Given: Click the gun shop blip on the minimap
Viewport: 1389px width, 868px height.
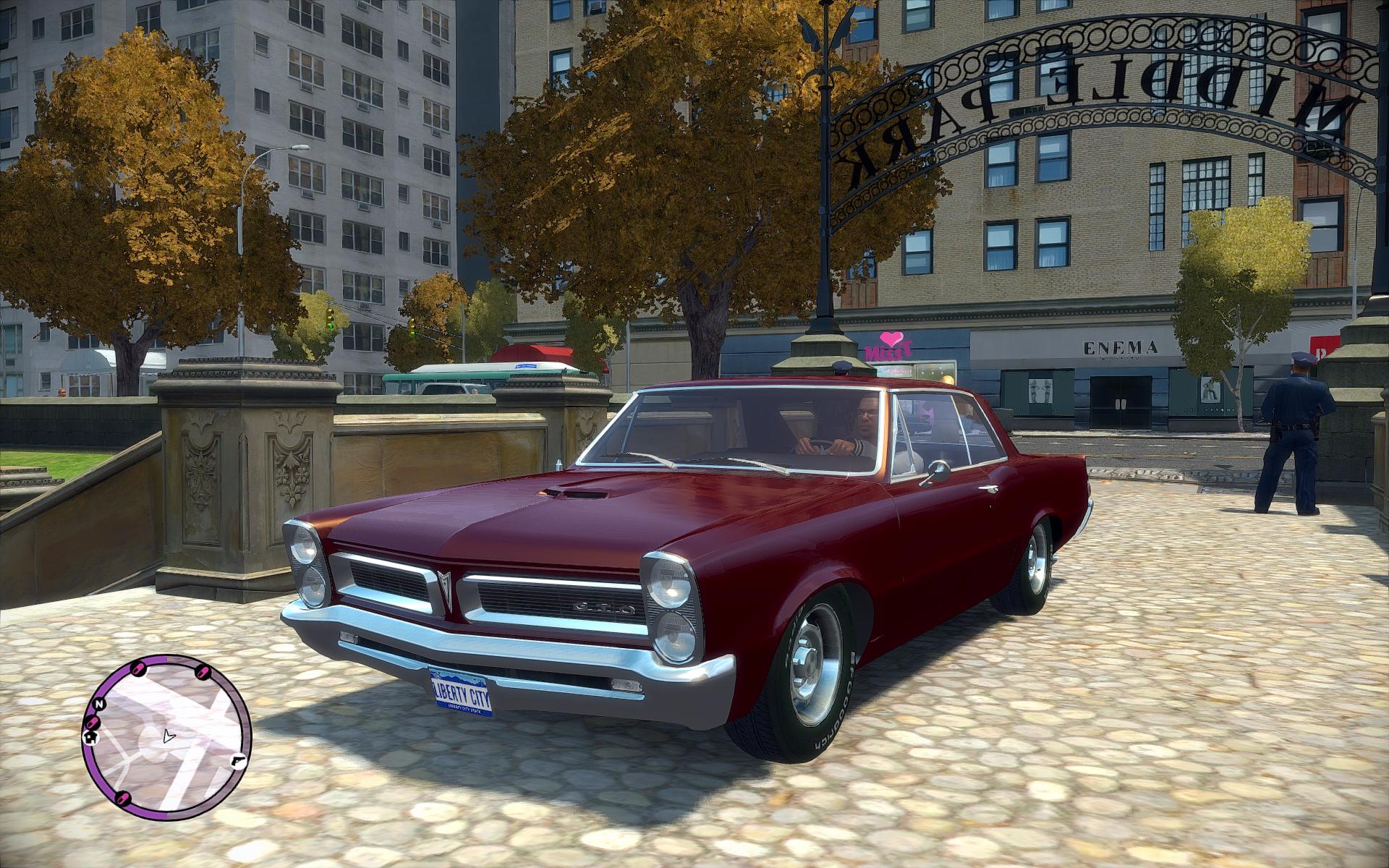Looking at the screenshot, I should pos(237,760).
